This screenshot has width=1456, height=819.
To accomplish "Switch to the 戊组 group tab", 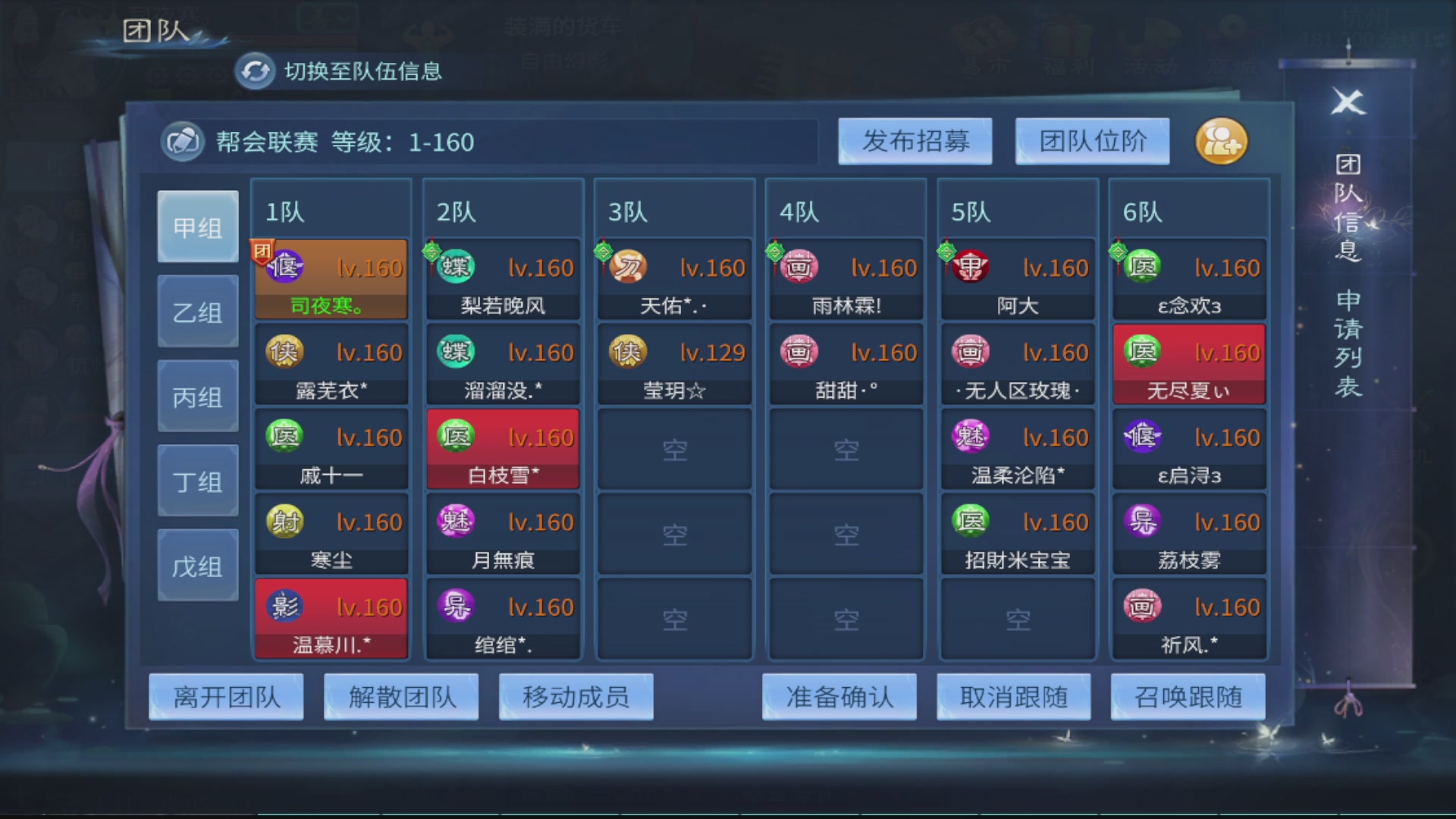I will pos(197,563).
